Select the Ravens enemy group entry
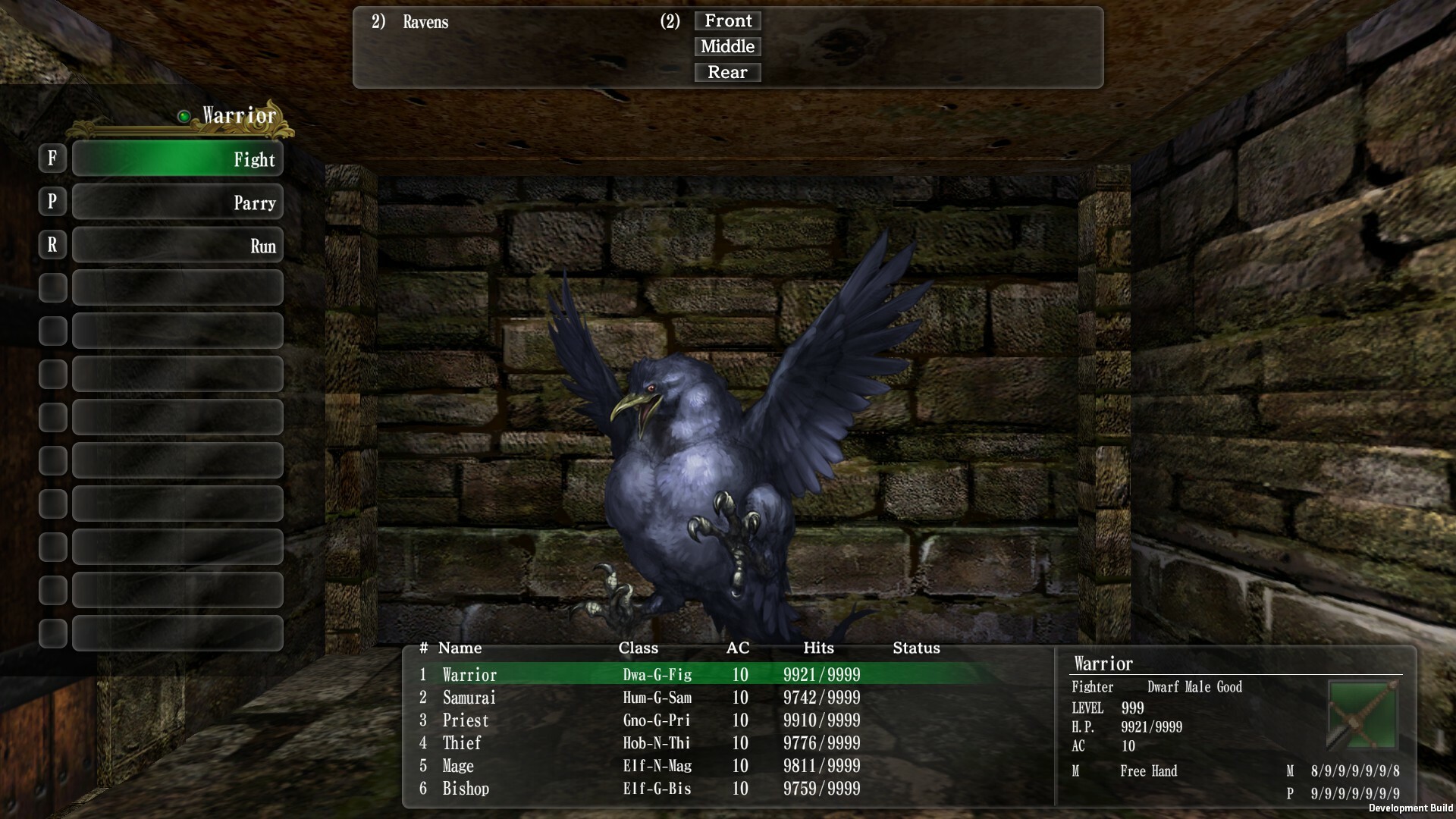This screenshot has width=1456, height=819. 425,22
